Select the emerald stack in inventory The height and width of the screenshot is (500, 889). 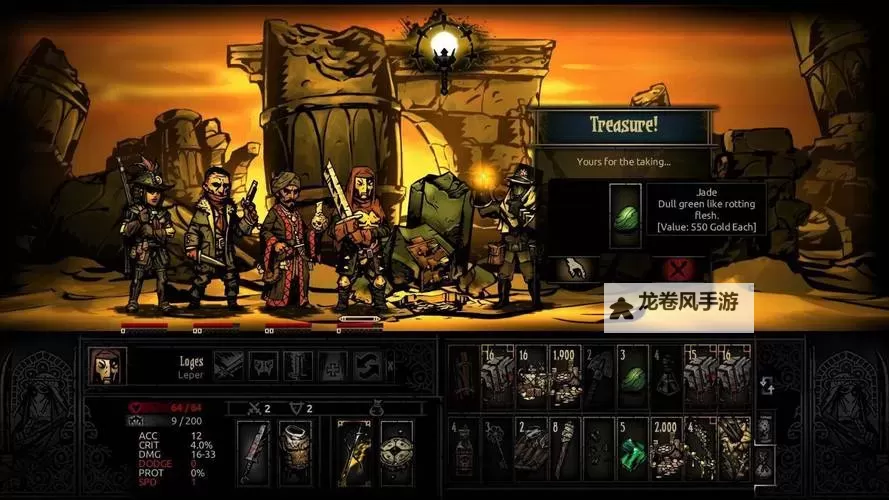click(631, 448)
